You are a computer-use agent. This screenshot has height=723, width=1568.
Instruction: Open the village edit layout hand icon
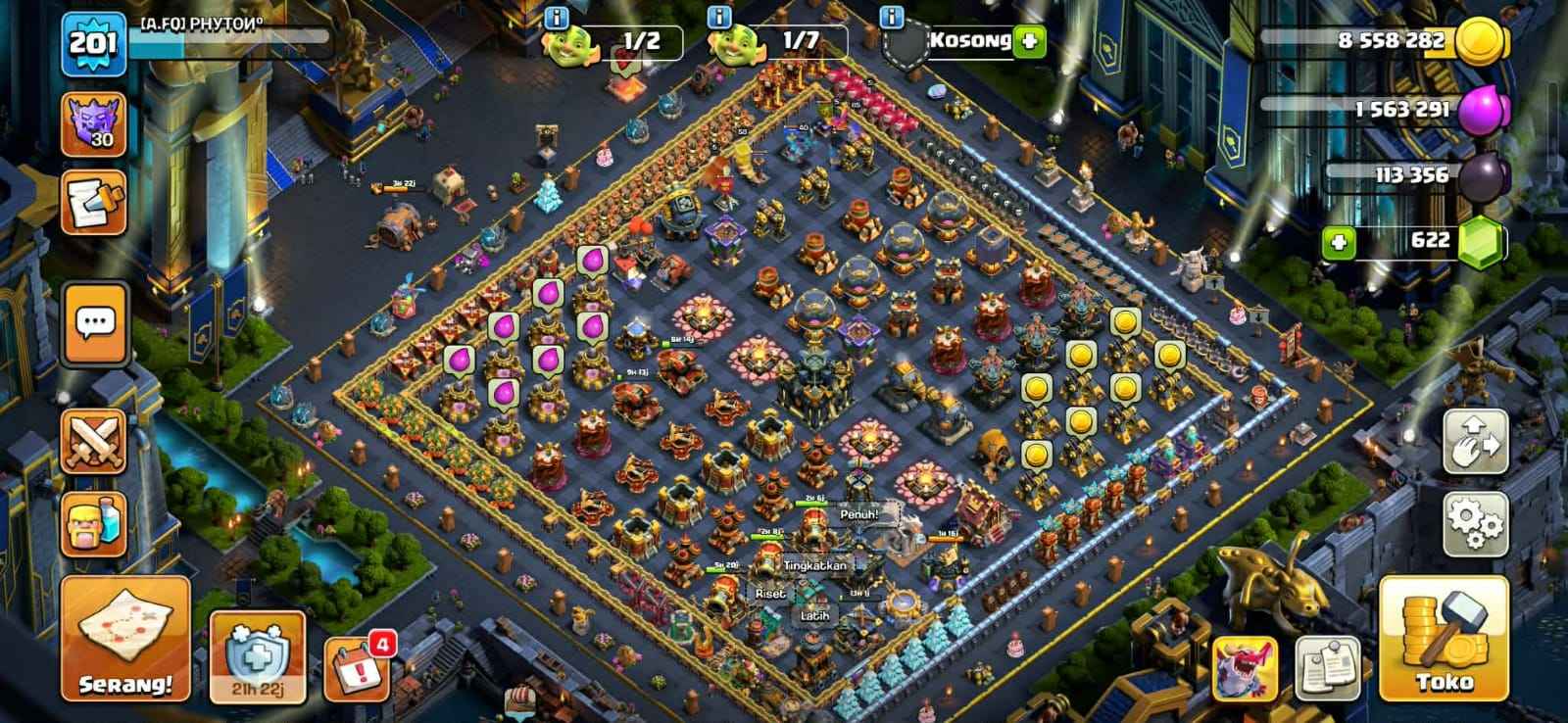pyautogui.click(x=1478, y=438)
